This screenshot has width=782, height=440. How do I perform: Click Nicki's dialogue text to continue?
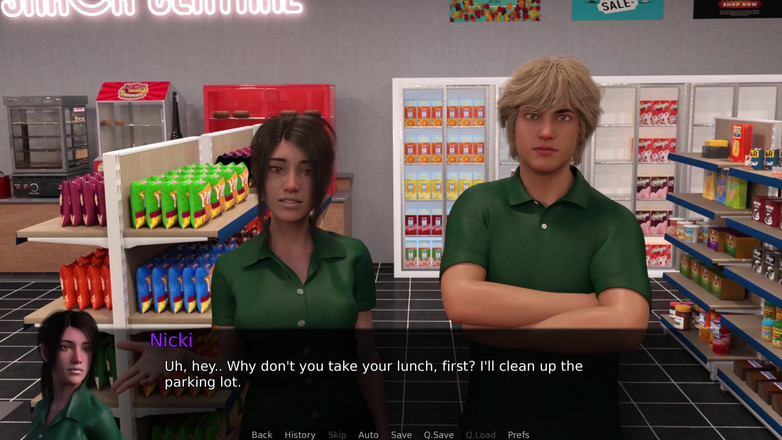[x=373, y=374]
